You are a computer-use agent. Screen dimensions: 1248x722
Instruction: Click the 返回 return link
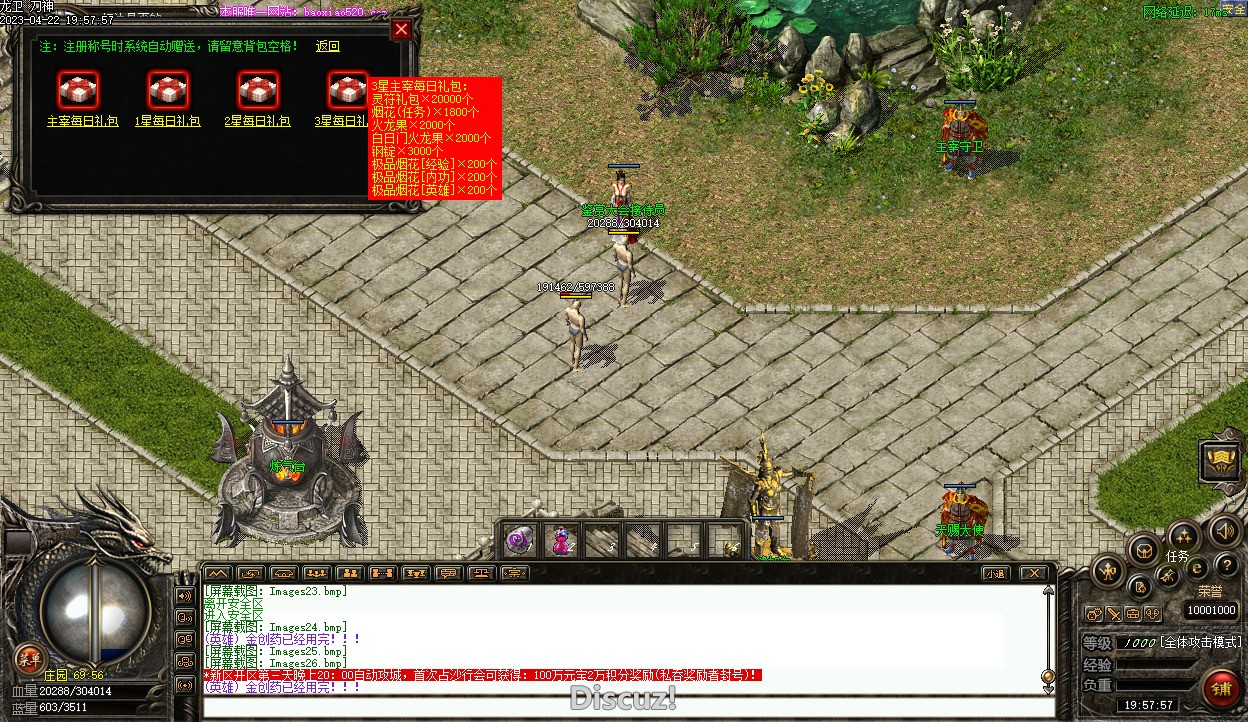[328, 47]
